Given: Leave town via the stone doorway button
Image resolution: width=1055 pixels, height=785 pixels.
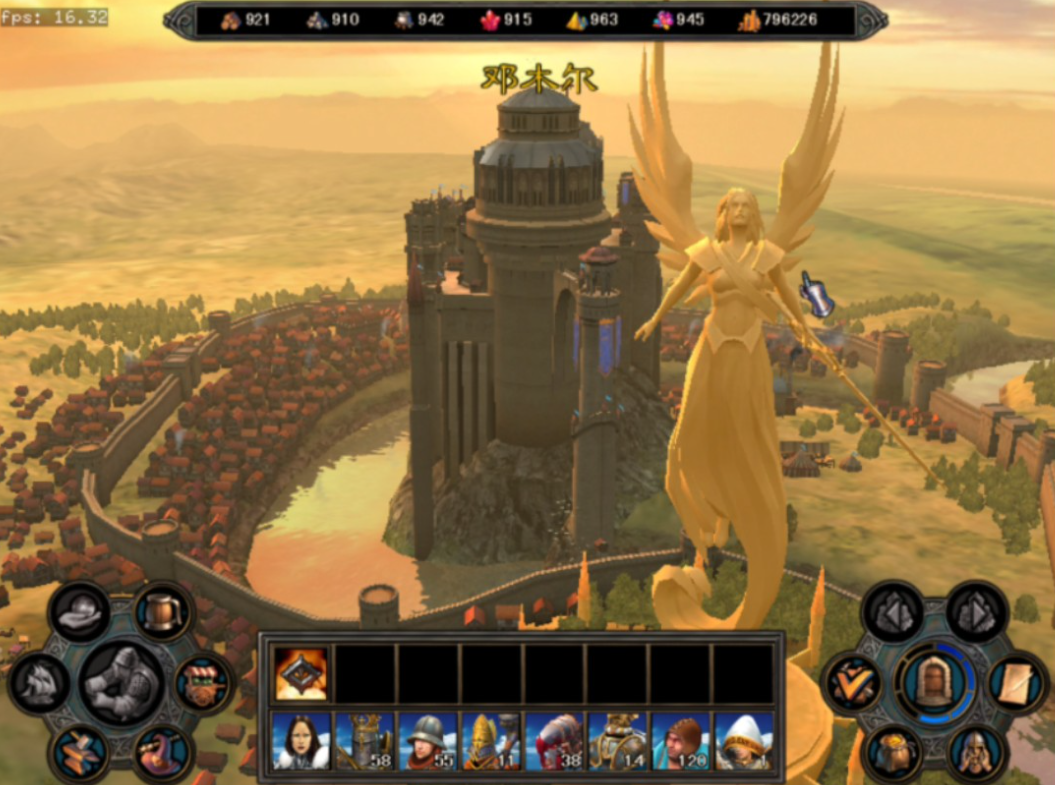Looking at the screenshot, I should click(933, 683).
